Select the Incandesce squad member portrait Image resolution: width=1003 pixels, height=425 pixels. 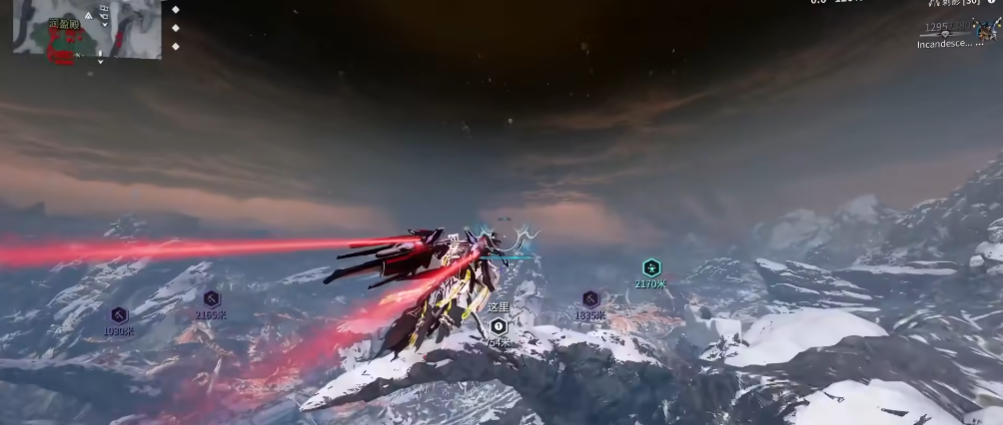[x=988, y=32]
